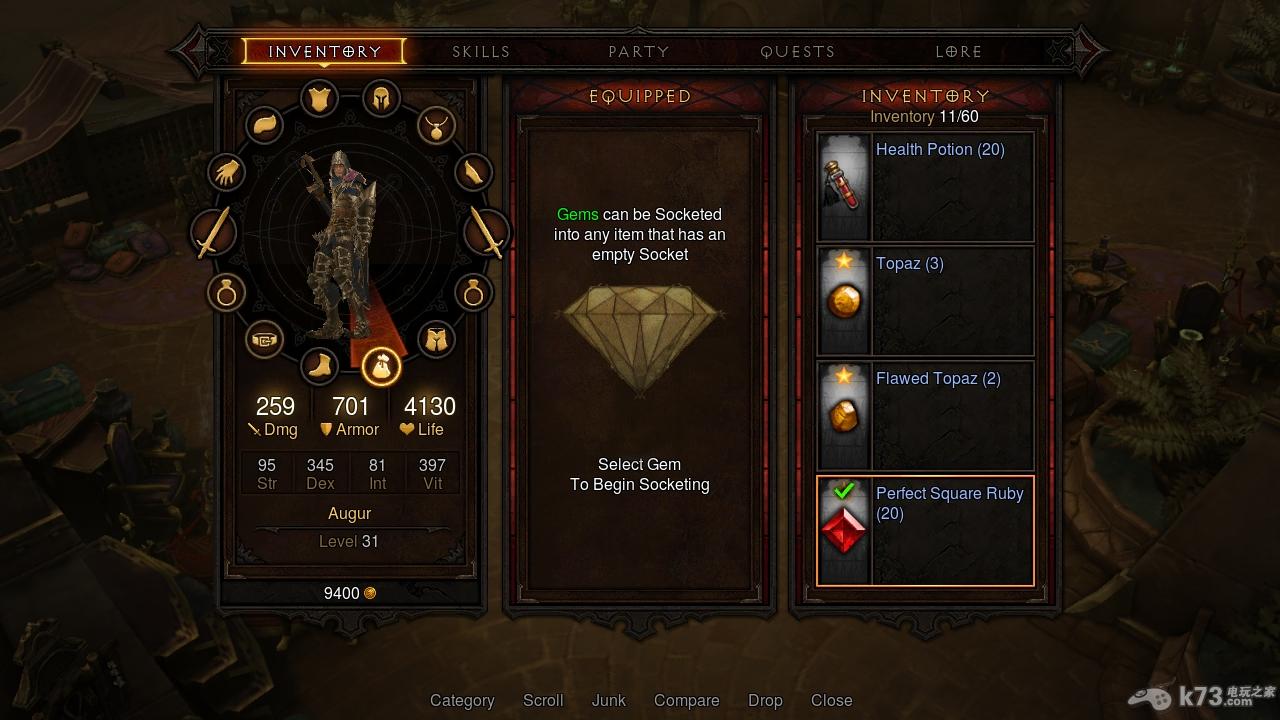This screenshot has height=720, width=1280.
Task: Select the Inventory tab
Action: point(324,51)
